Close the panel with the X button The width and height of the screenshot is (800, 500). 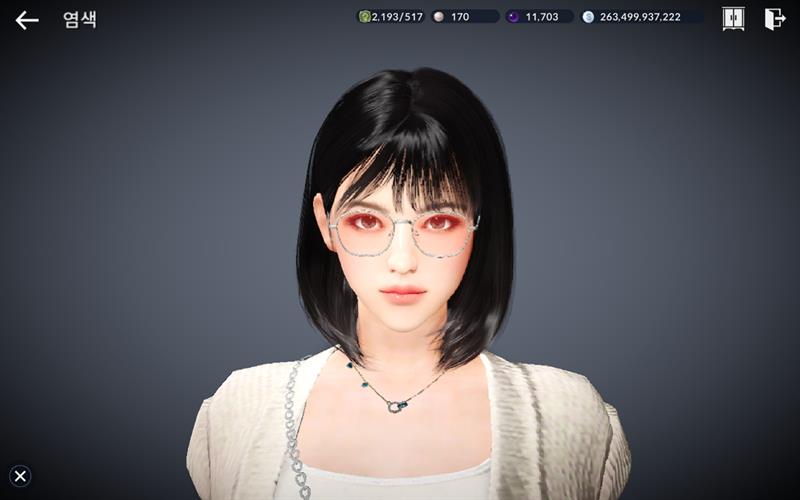click(20, 476)
